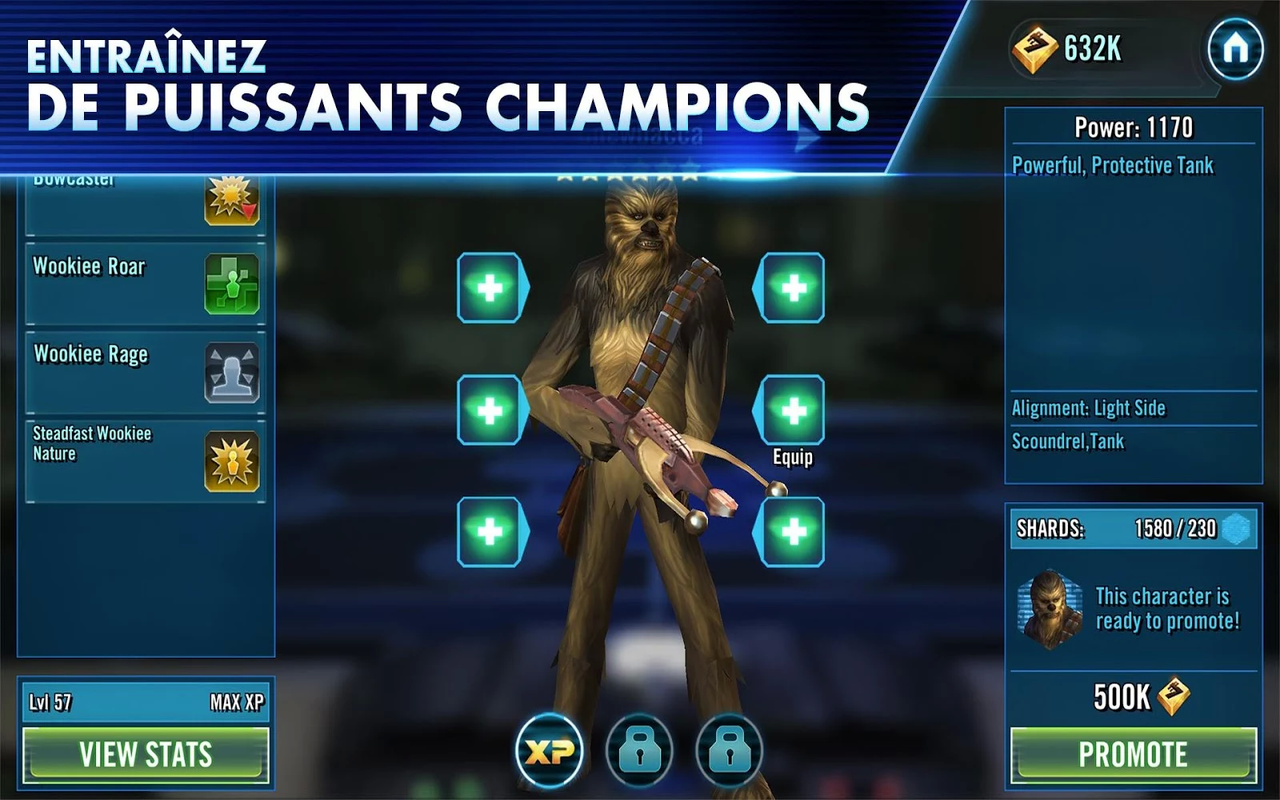Go to the home screen

pos(1235,49)
